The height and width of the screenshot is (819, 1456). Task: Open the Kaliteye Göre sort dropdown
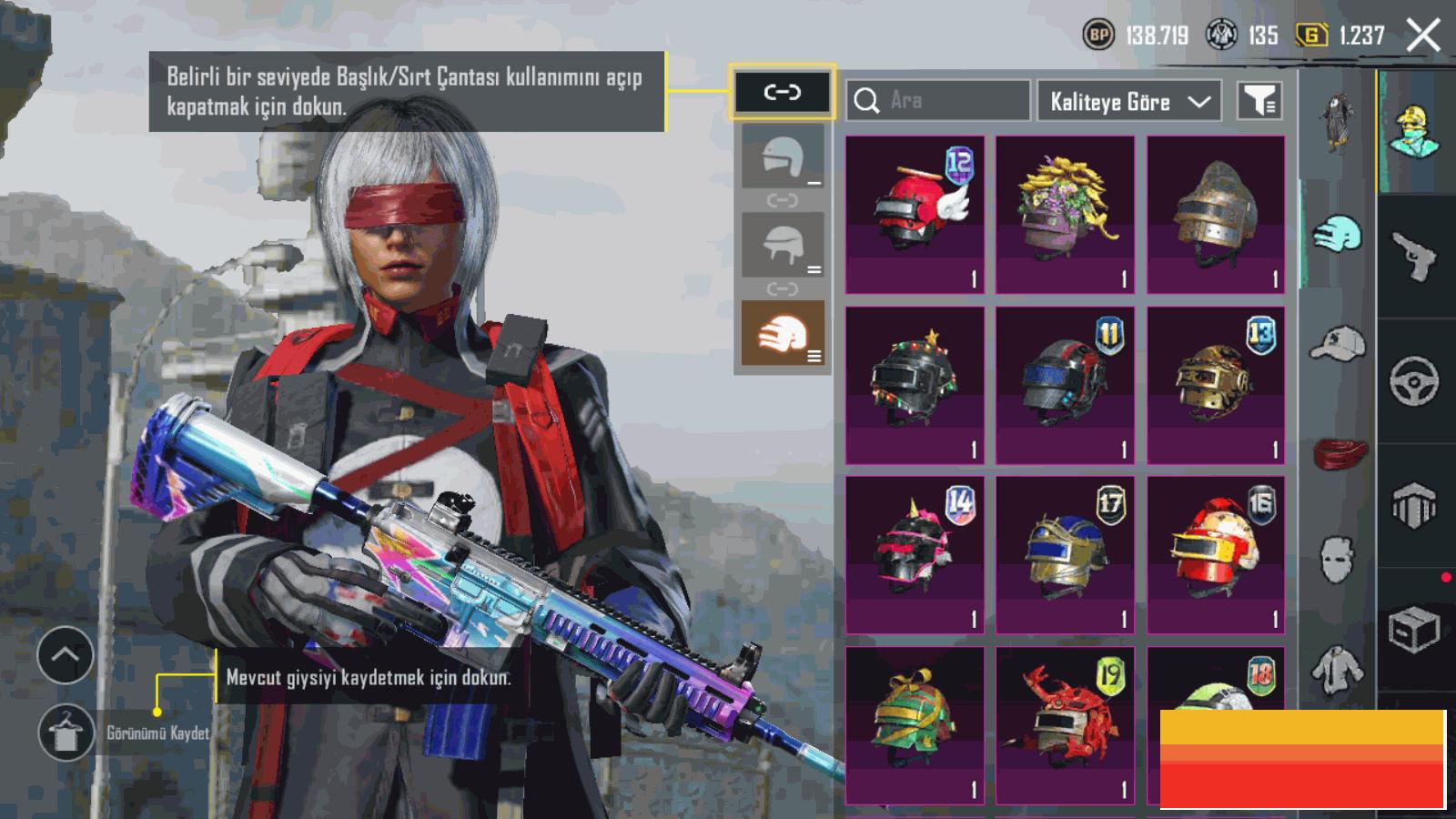click(1129, 101)
